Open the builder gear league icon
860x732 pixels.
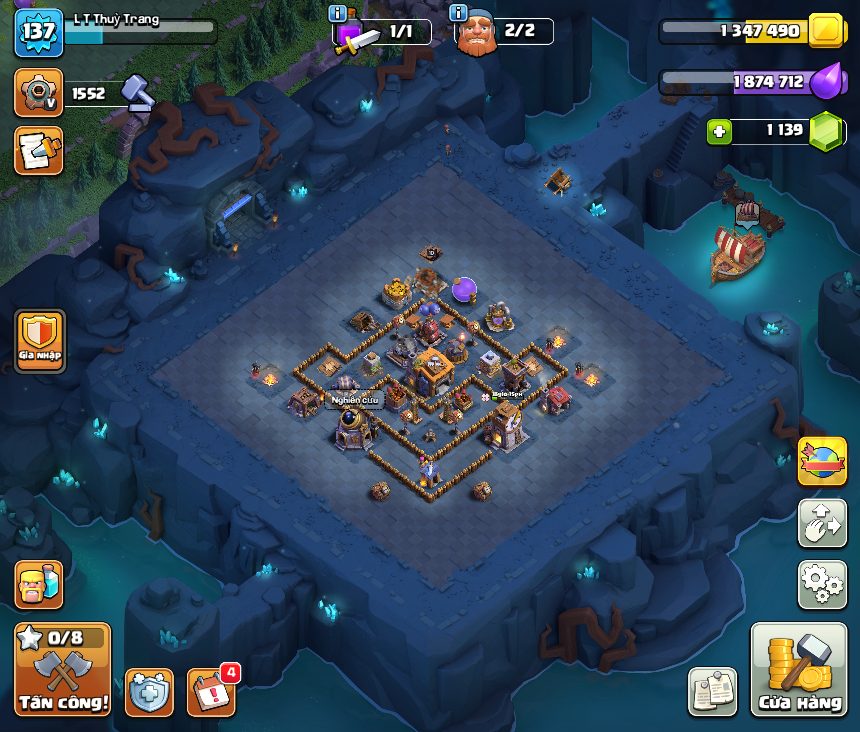[x=38, y=93]
